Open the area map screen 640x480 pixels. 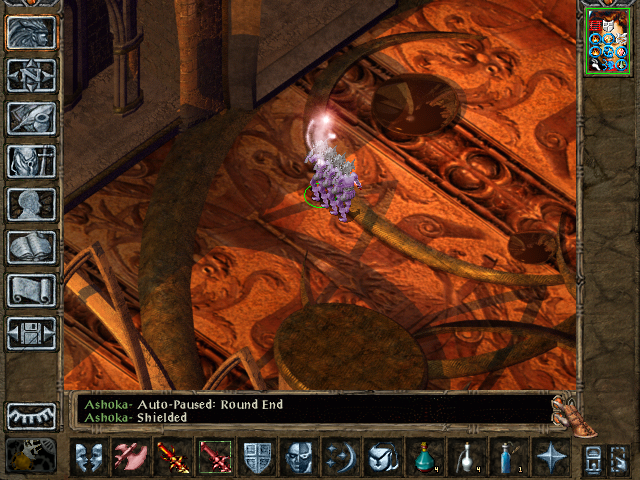[x=31, y=75]
